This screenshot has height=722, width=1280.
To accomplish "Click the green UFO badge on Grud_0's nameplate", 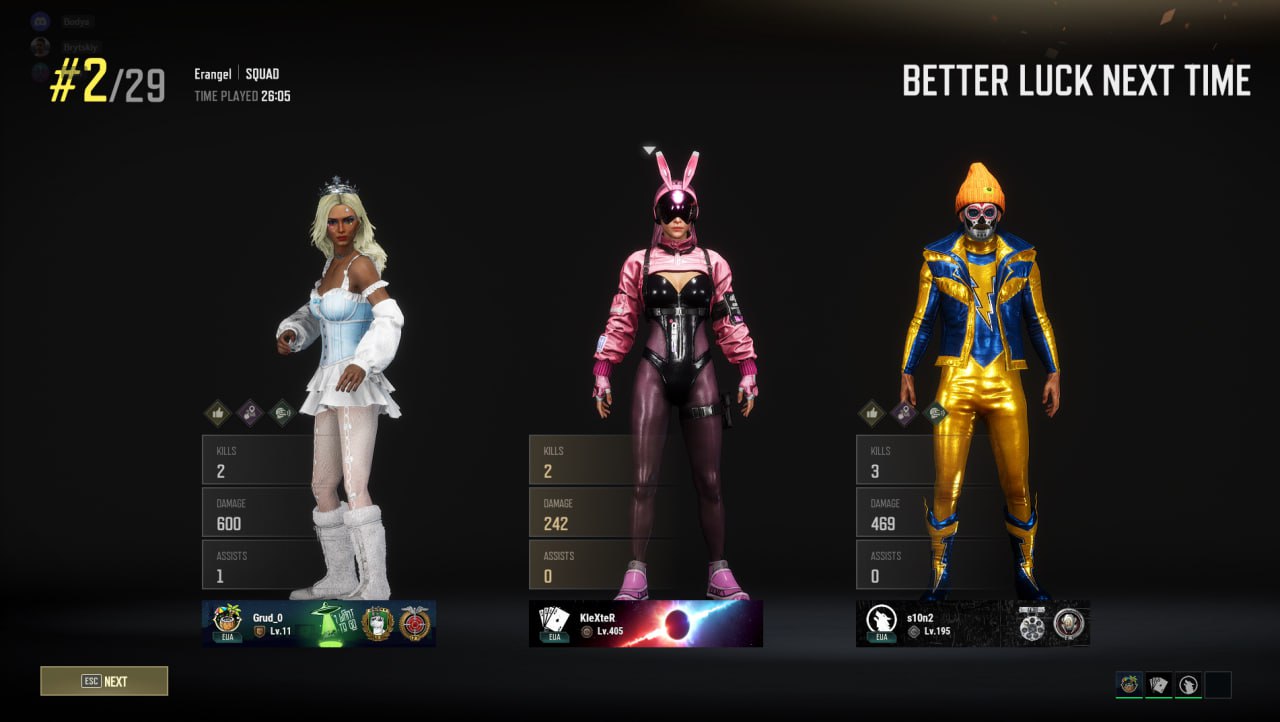I will coord(325,620).
